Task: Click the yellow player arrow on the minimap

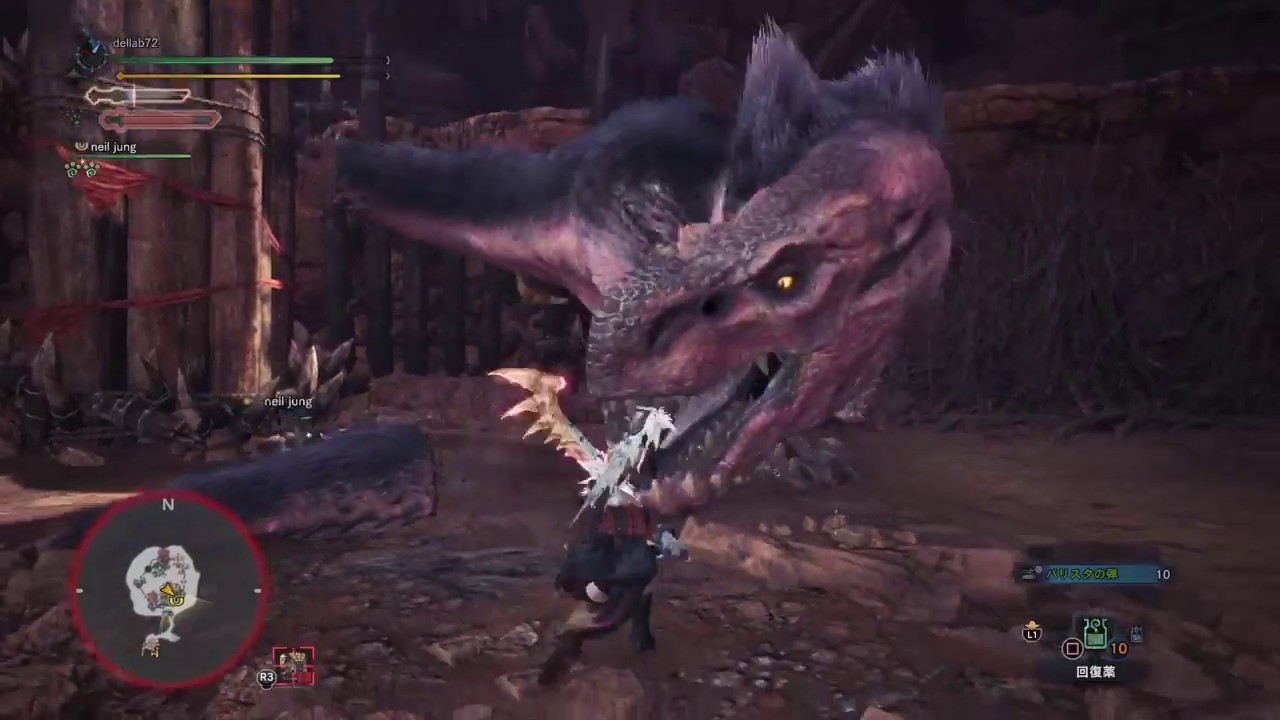Action: tap(168, 590)
